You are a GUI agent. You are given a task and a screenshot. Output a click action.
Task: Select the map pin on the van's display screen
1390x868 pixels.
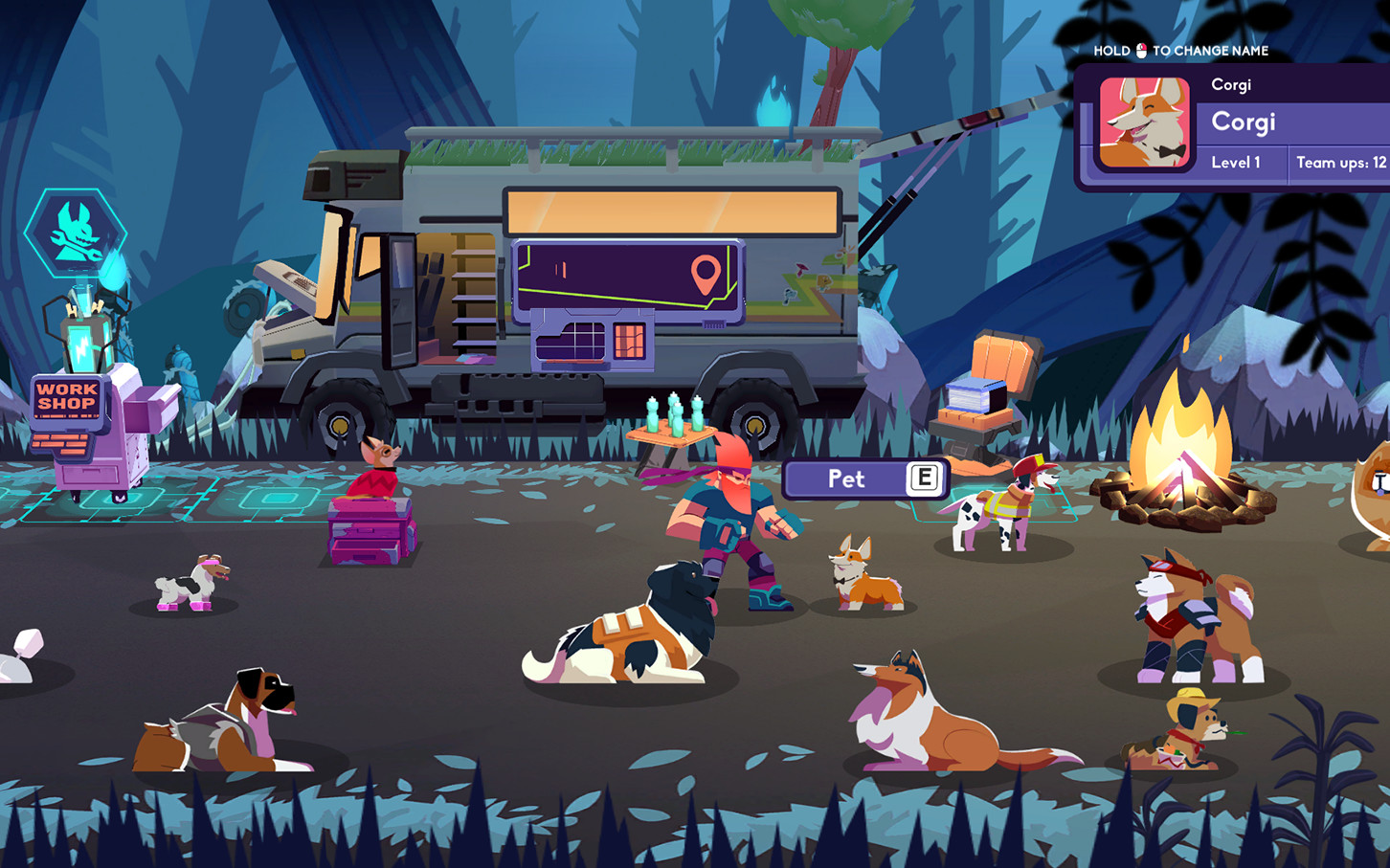(706, 275)
